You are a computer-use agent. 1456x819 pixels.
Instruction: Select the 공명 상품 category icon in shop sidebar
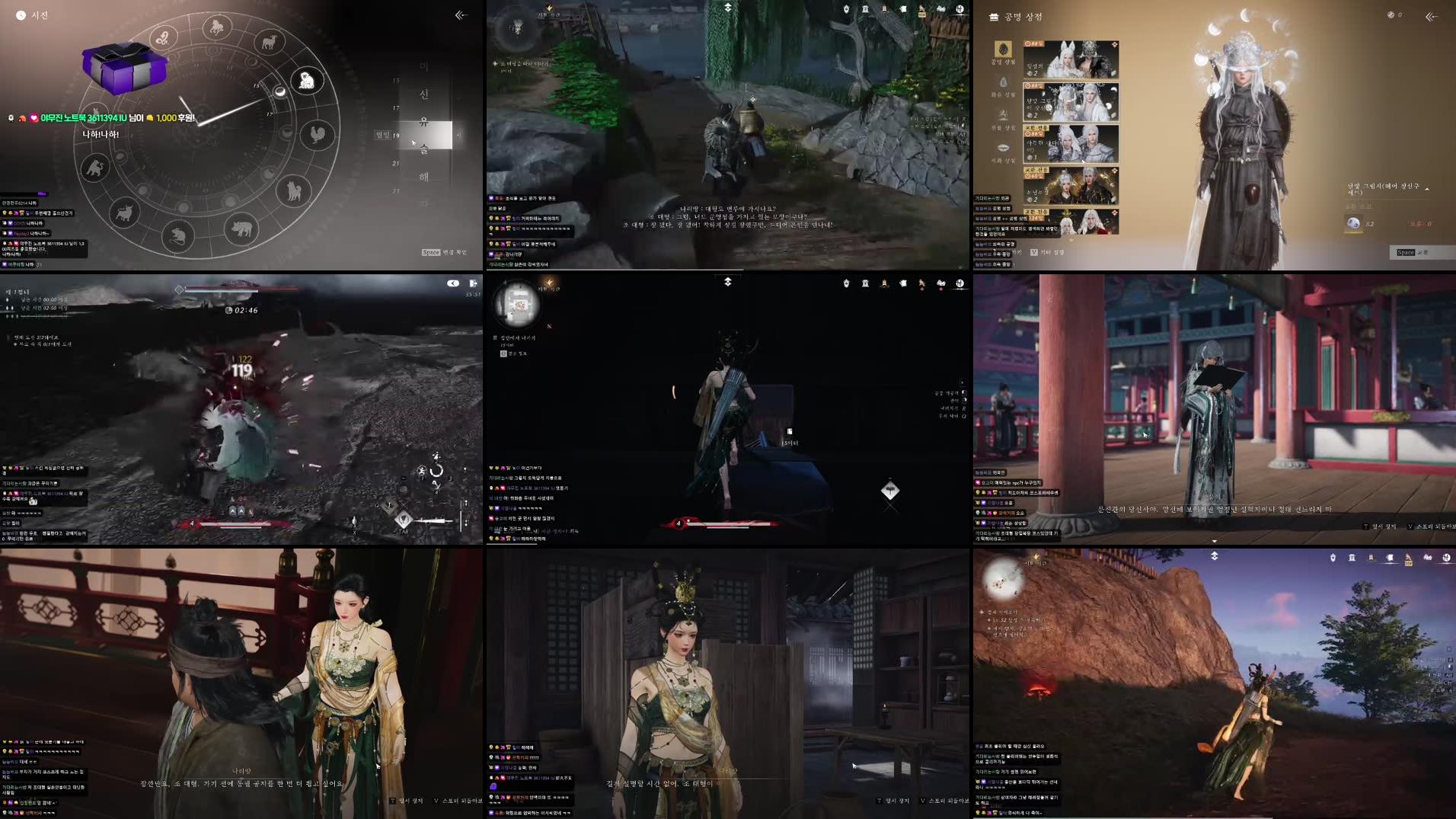pyautogui.click(x=1003, y=50)
